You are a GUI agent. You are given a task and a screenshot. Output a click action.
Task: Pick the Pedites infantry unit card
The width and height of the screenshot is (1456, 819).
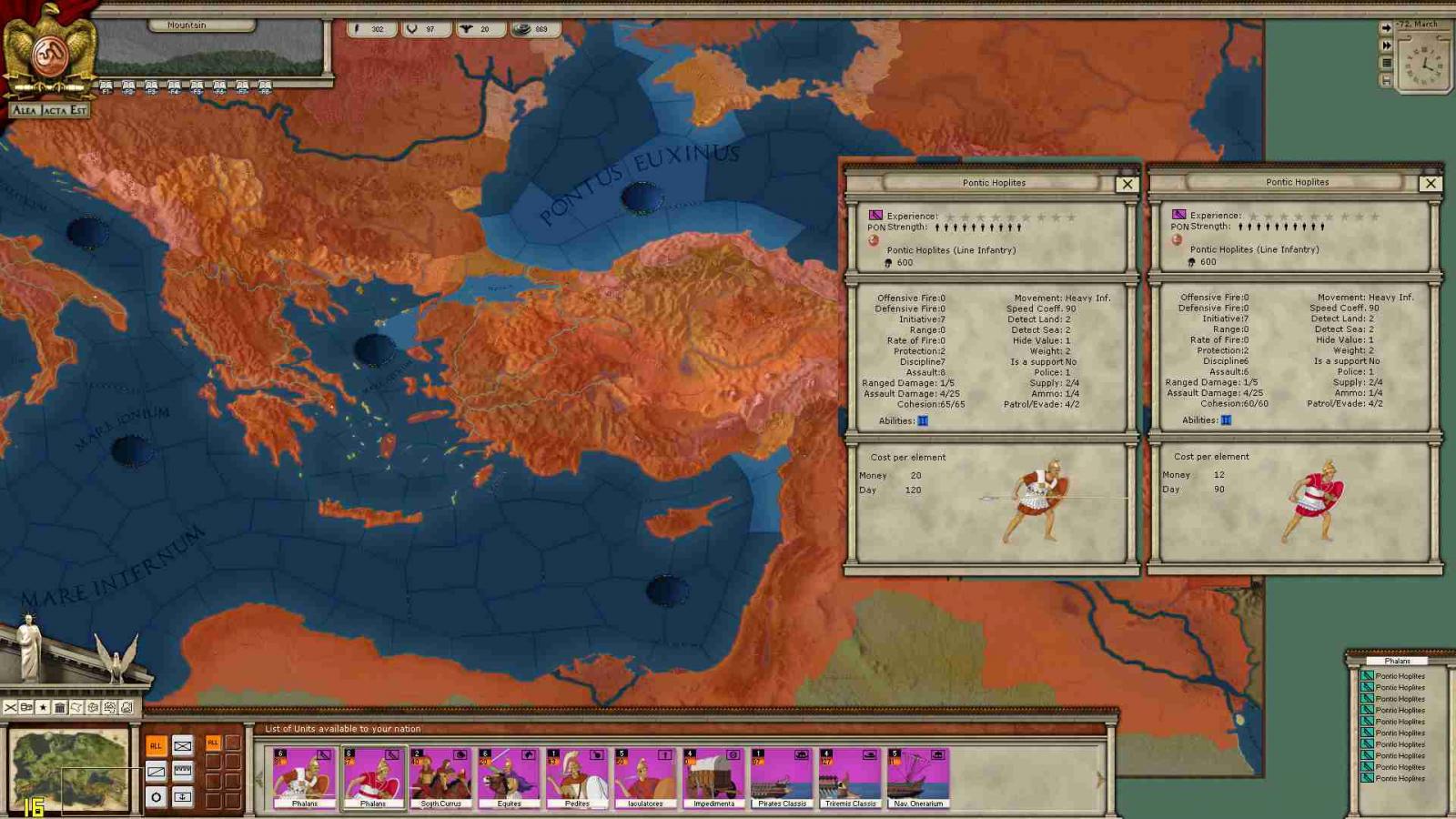click(577, 777)
